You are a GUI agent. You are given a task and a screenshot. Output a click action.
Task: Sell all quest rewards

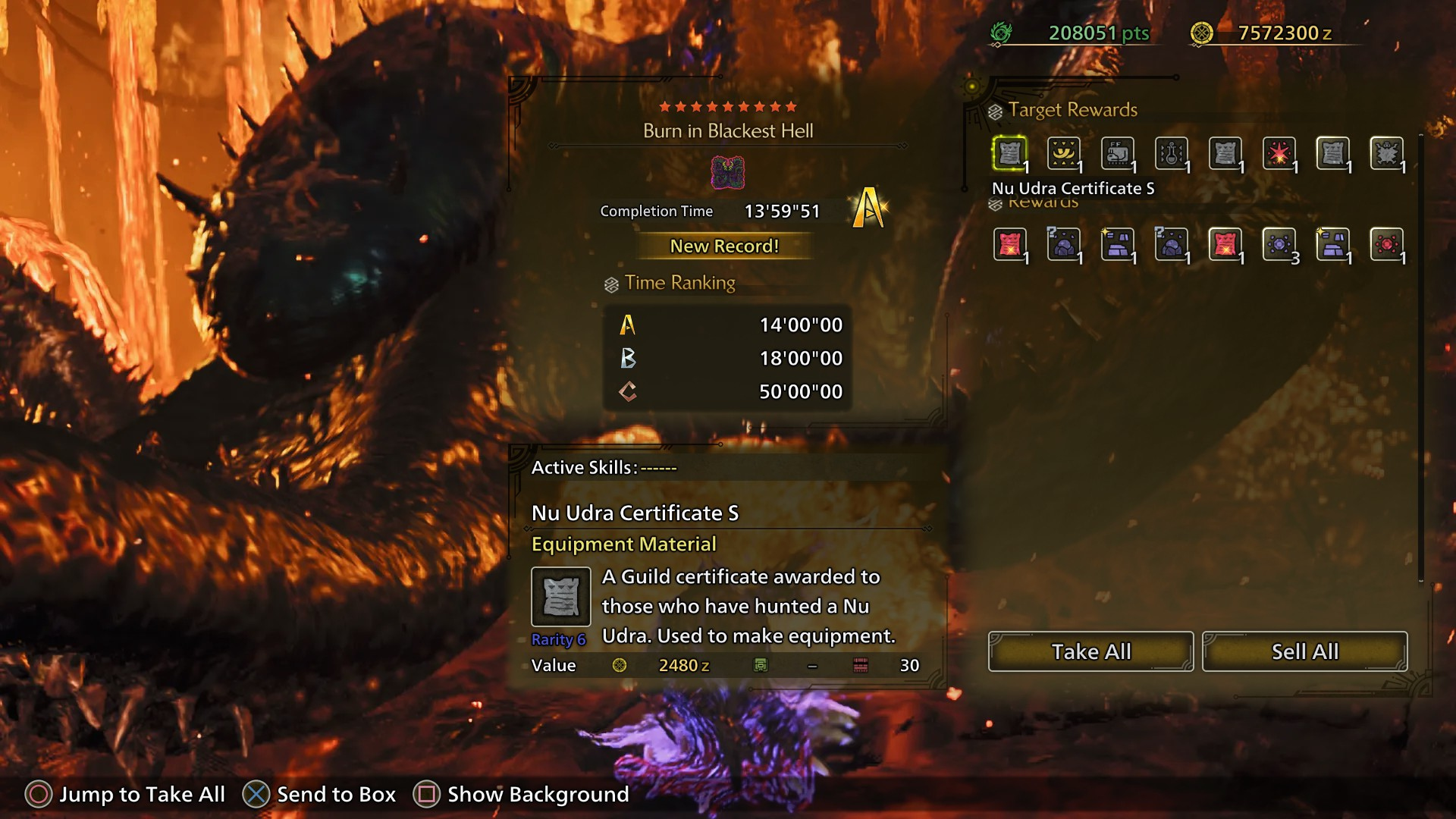pyautogui.click(x=1304, y=651)
